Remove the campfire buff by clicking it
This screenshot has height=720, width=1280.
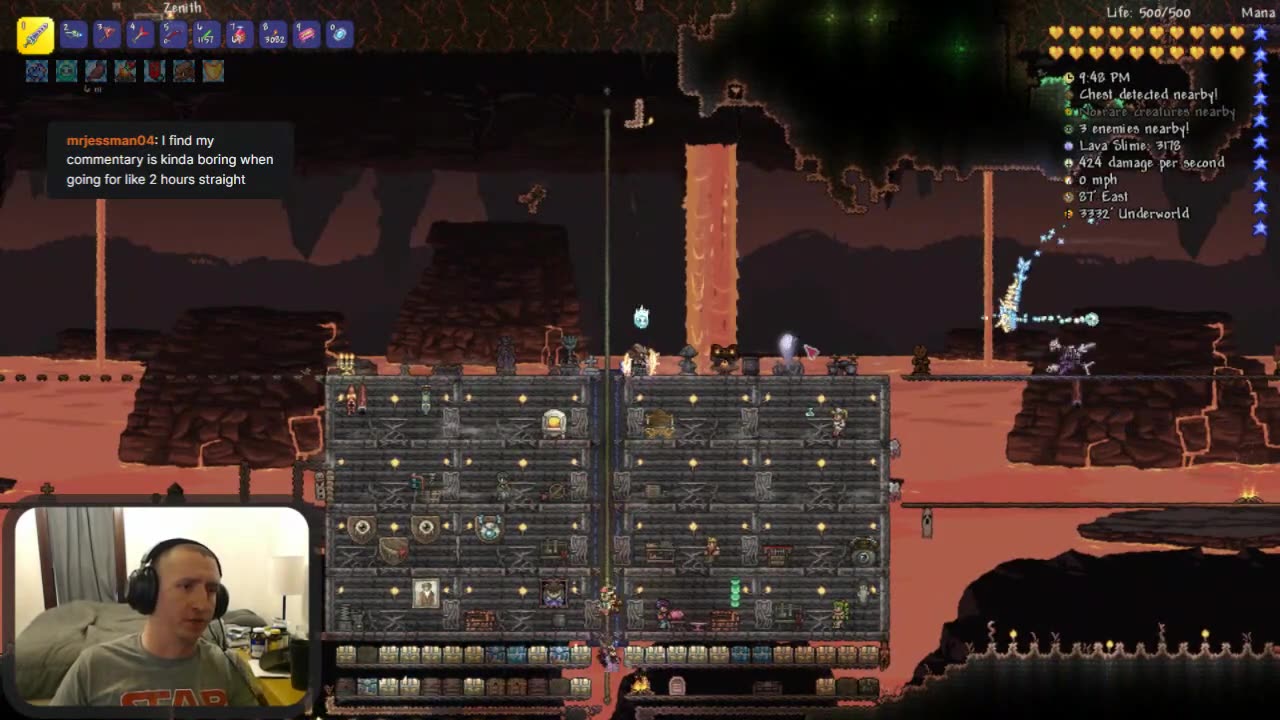(125, 70)
